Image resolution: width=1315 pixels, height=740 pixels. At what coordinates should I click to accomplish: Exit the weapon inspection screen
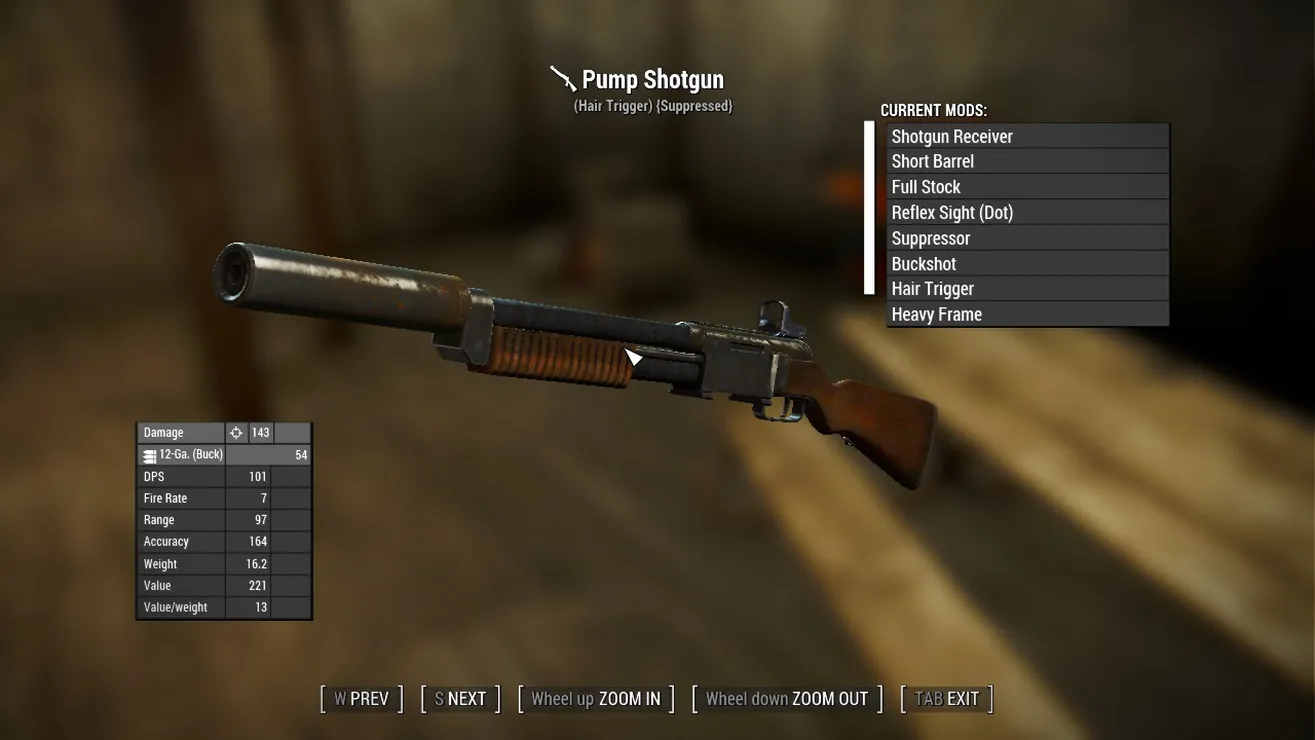(947, 699)
